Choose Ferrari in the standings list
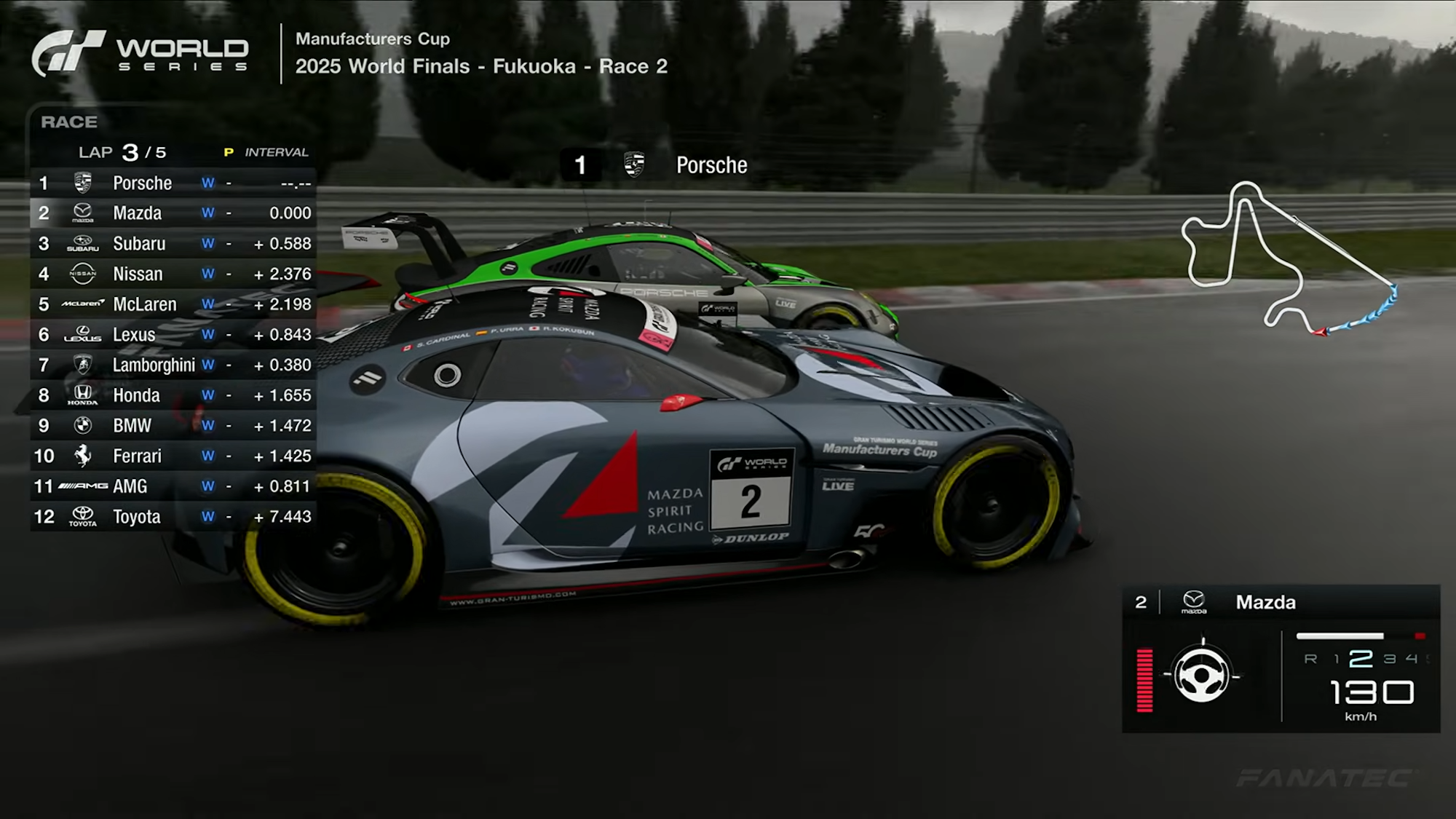 point(173,456)
